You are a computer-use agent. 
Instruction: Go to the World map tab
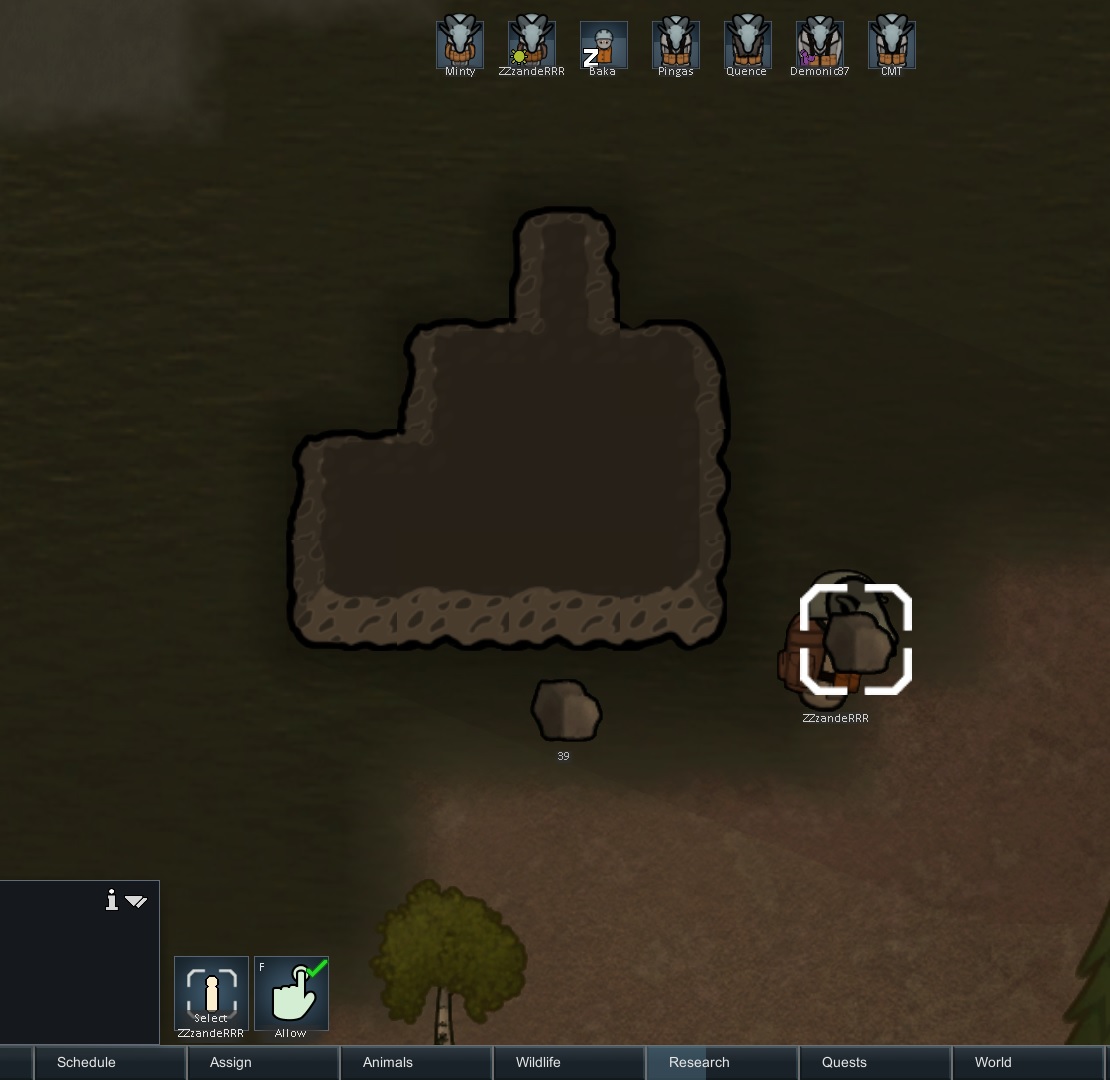point(993,1062)
